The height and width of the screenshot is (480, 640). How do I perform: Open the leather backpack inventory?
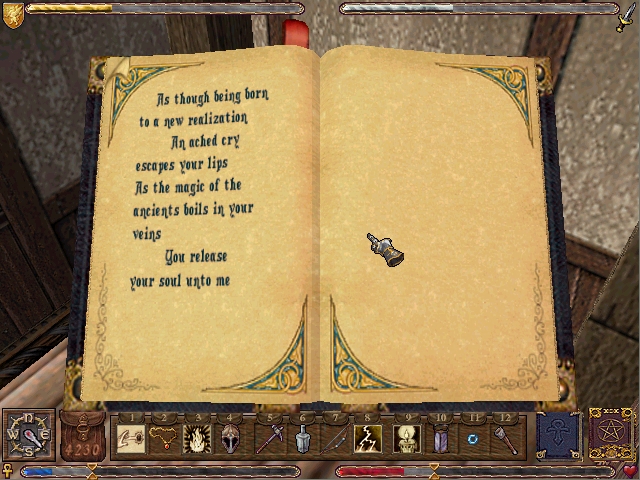tap(85, 436)
